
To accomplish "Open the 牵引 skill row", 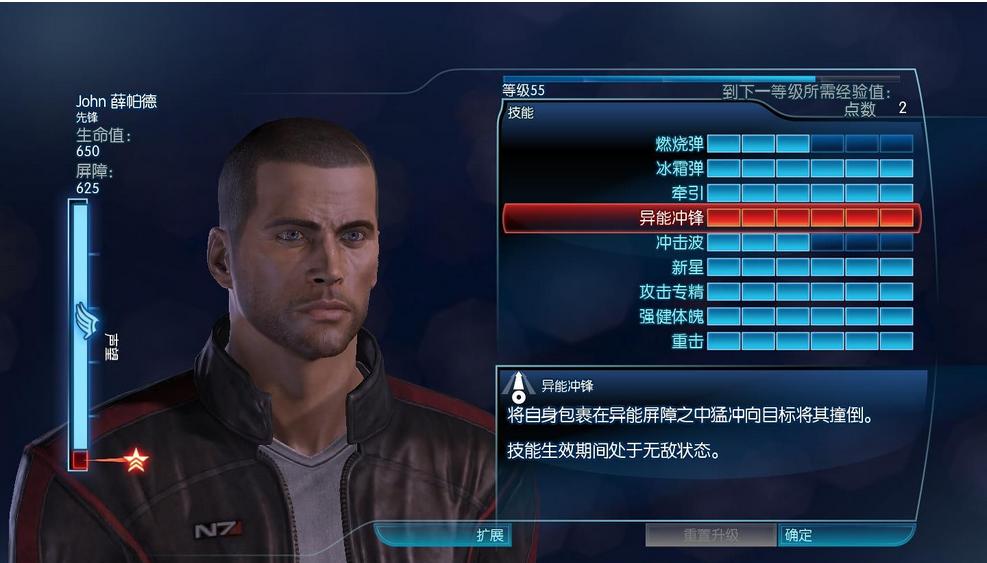I will coord(687,193).
